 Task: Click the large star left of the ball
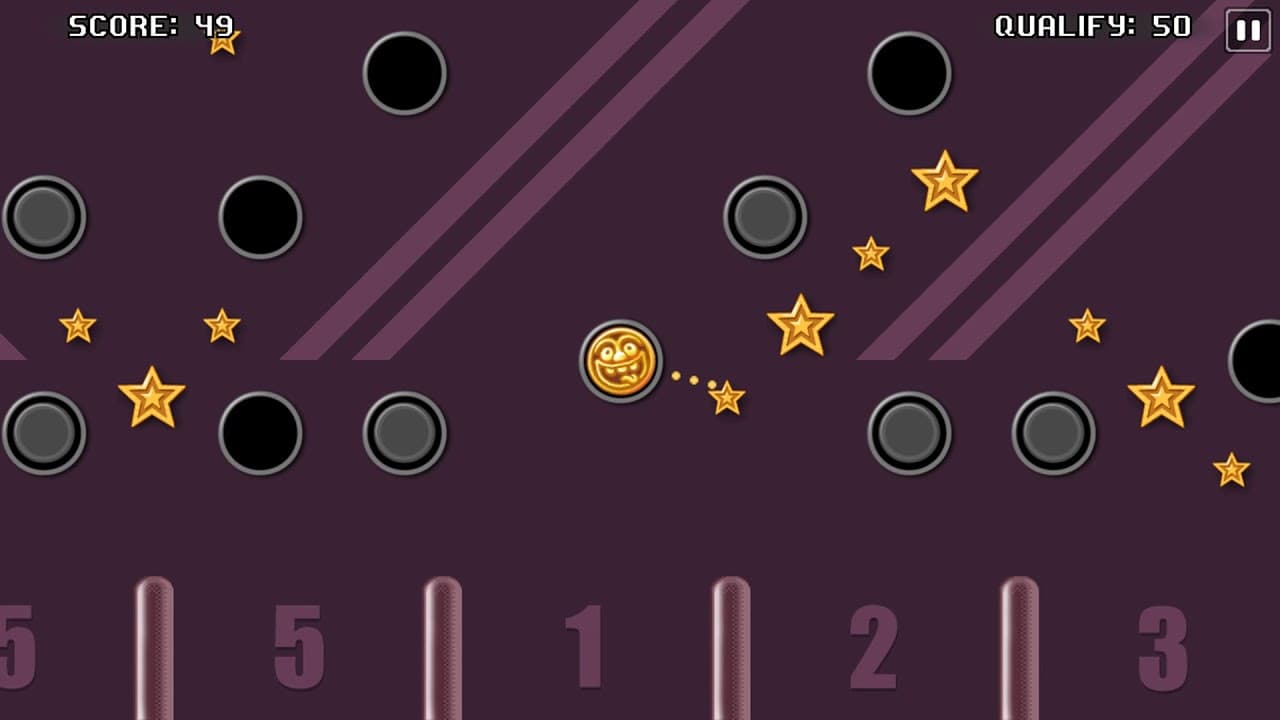tap(151, 397)
